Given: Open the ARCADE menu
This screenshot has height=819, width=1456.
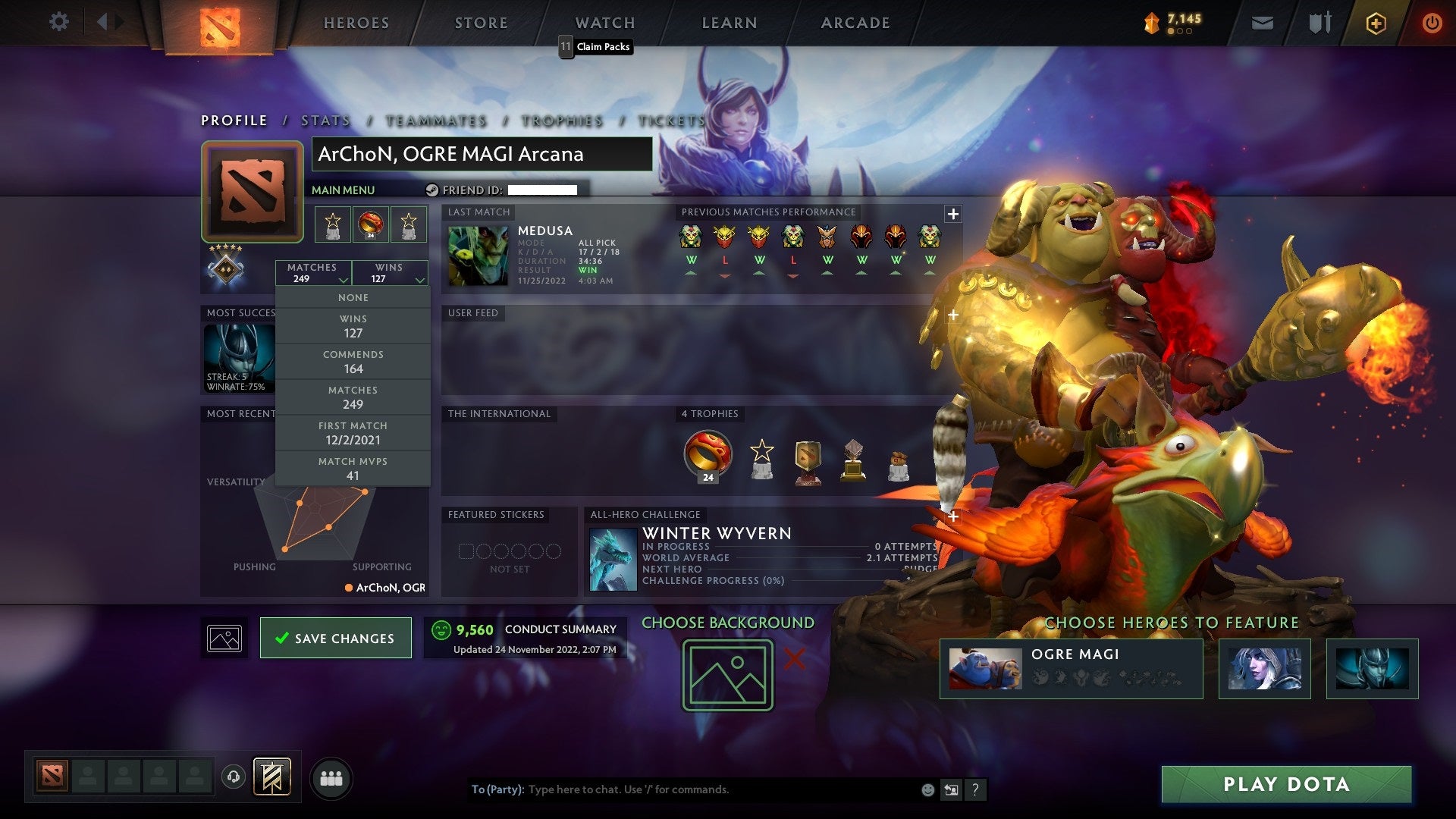Looking at the screenshot, I should point(855,22).
